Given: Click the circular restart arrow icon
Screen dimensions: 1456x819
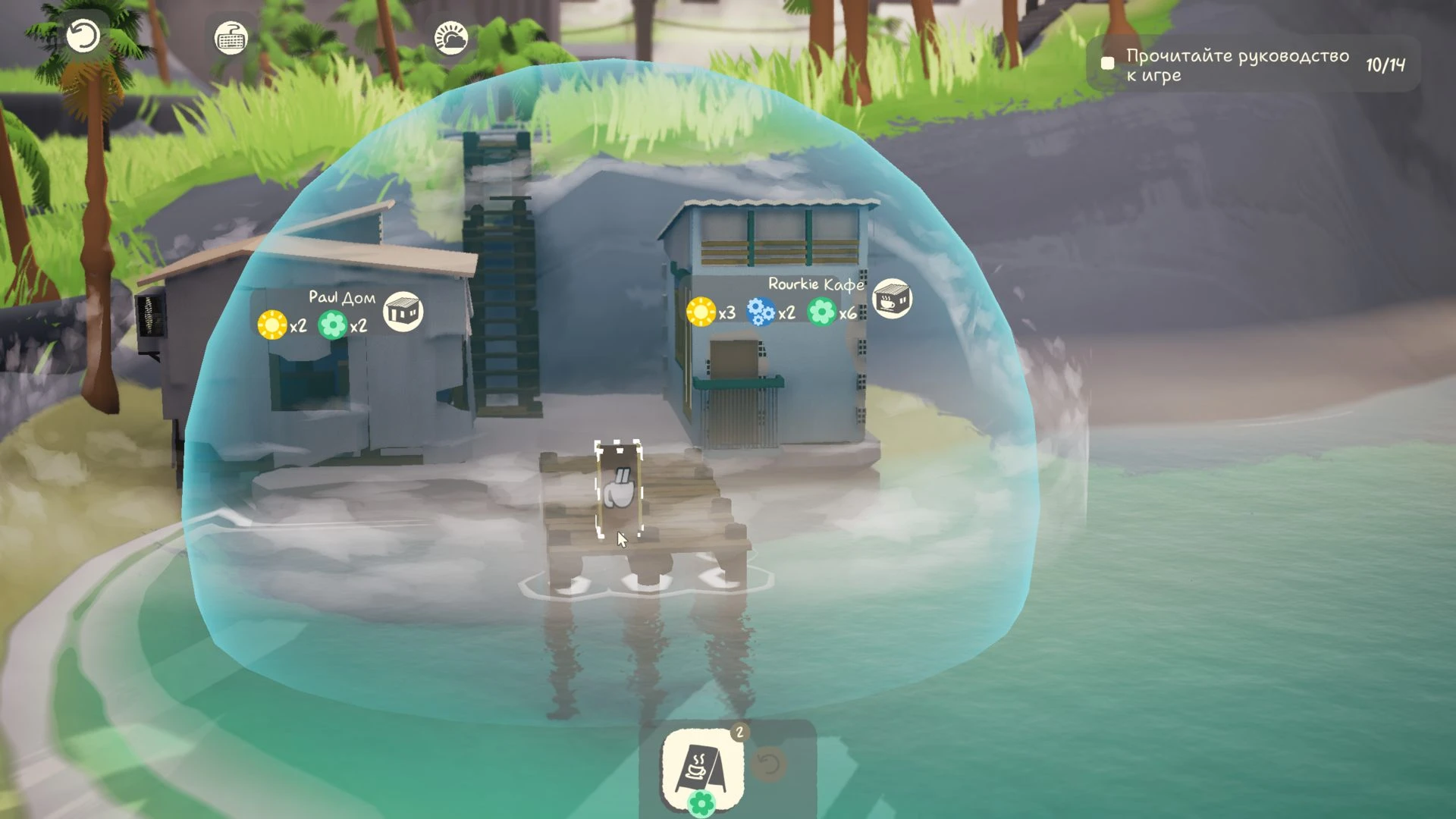Looking at the screenshot, I should coord(83,36).
